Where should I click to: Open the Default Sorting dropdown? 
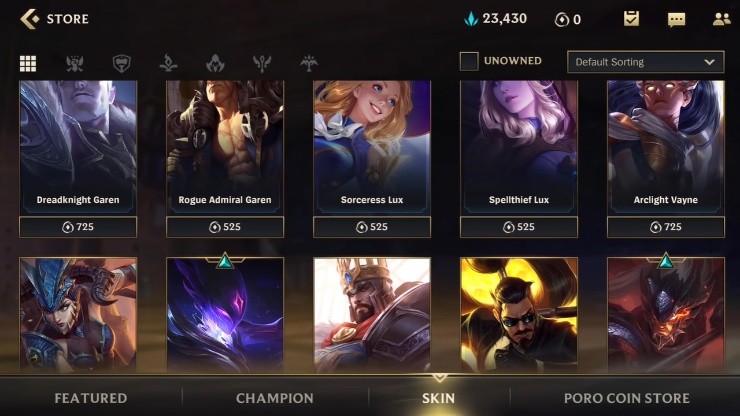point(645,62)
